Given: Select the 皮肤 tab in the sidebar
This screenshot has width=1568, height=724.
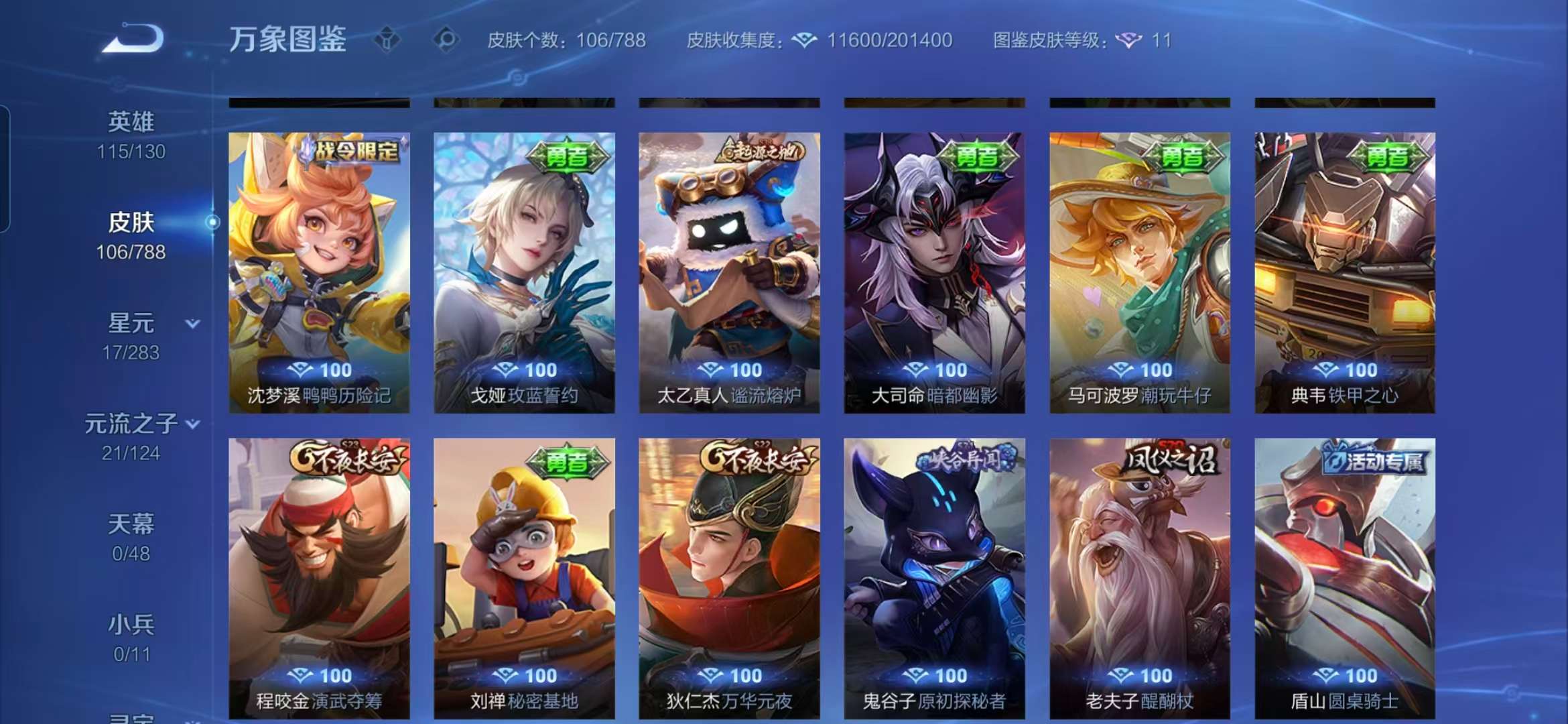Looking at the screenshot, I should pyautogui.click(x=133, y=223).
